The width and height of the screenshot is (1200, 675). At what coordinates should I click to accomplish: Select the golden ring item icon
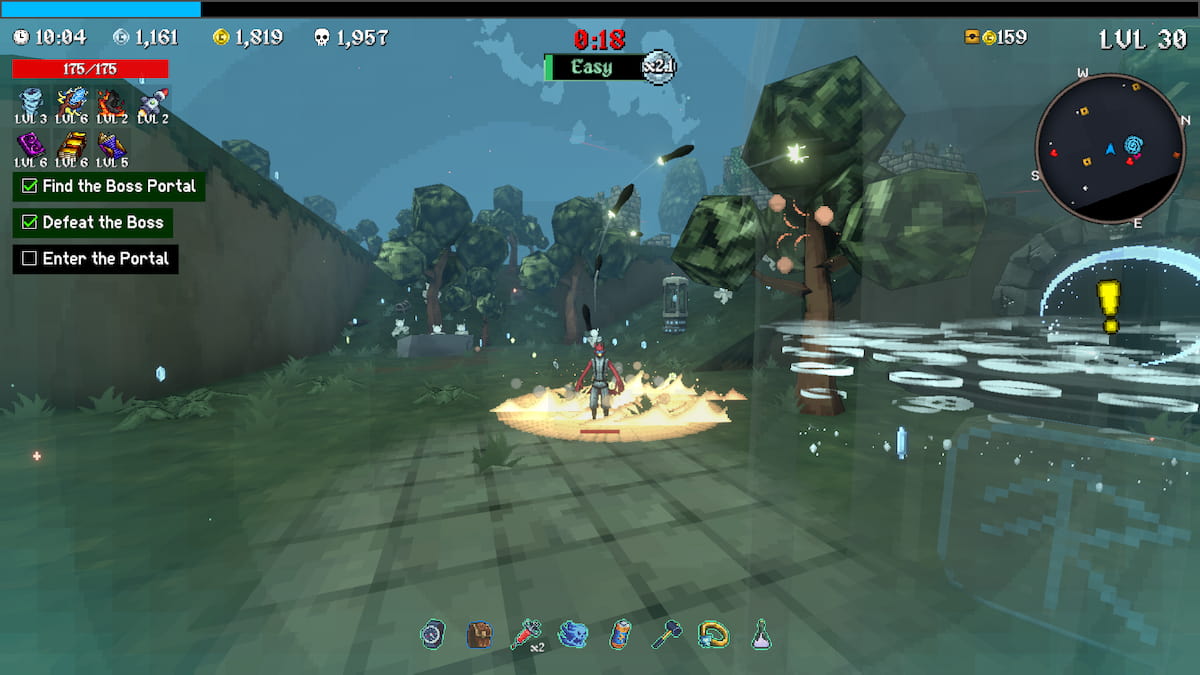coord(714,634)
